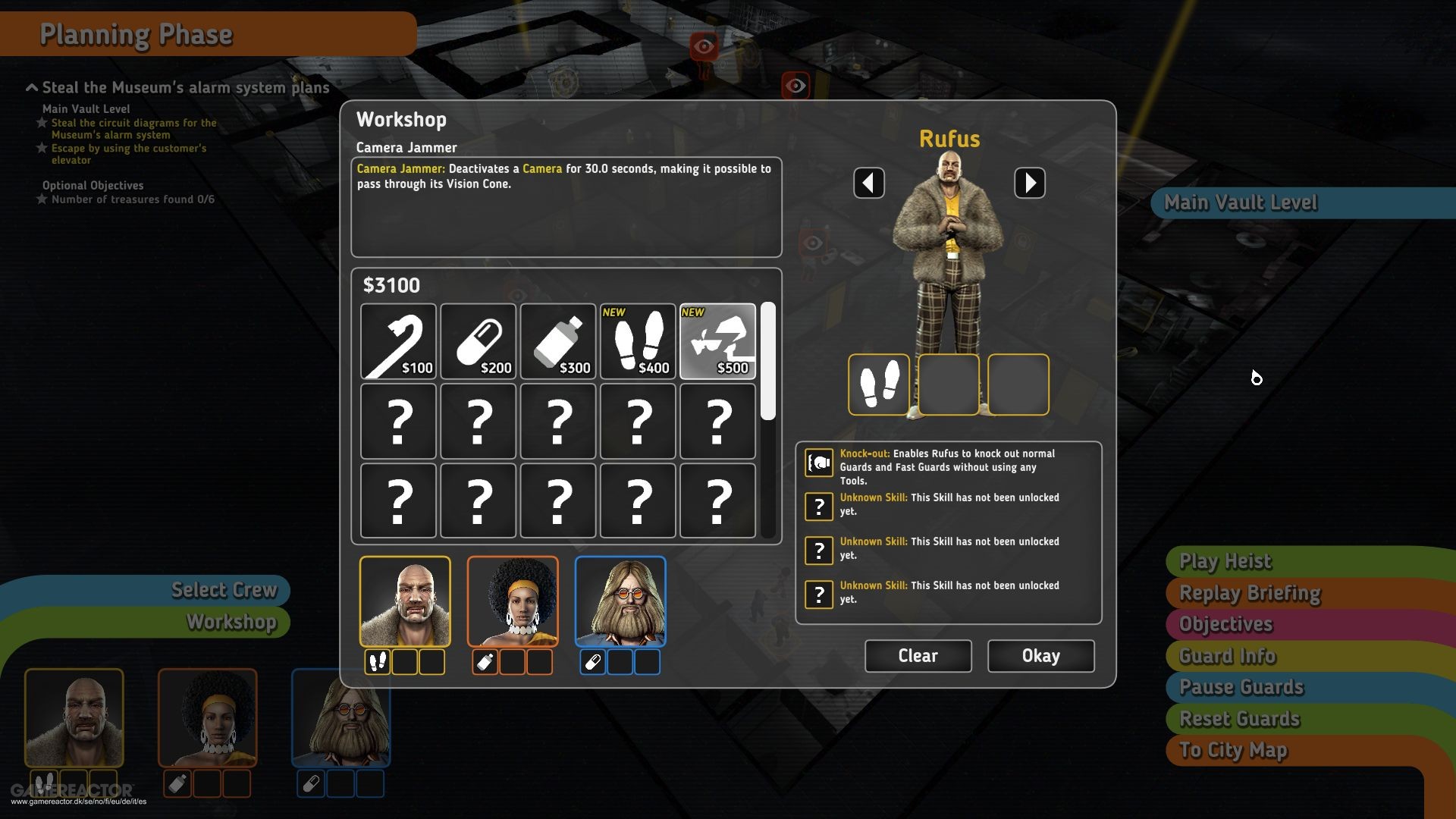Confirm purchases with Okay
Viewport: 1456px width, 819px height.
click(1040, 655)
